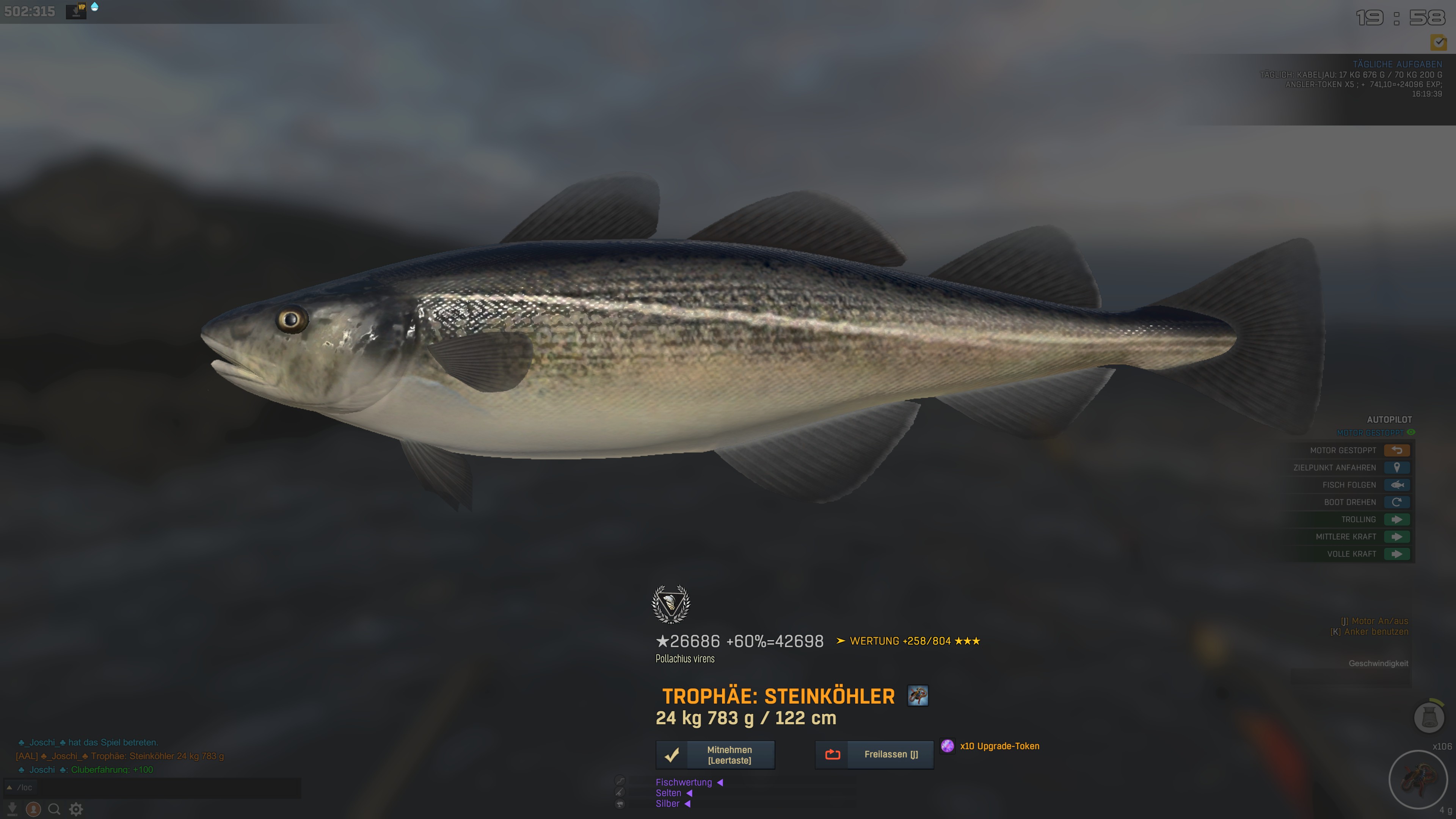Open the settings gear below the chat
The image size is (1456, 819).
pyautogui.click(x=76, y=810)
